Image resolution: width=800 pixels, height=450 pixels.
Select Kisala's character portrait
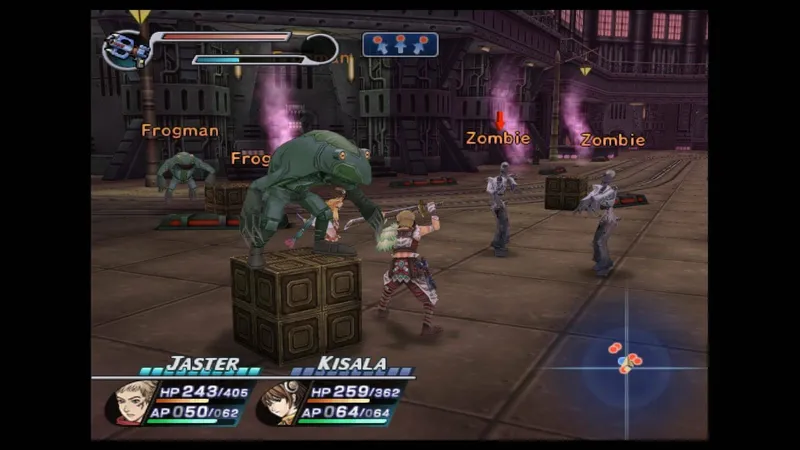[x=281, y=402]
